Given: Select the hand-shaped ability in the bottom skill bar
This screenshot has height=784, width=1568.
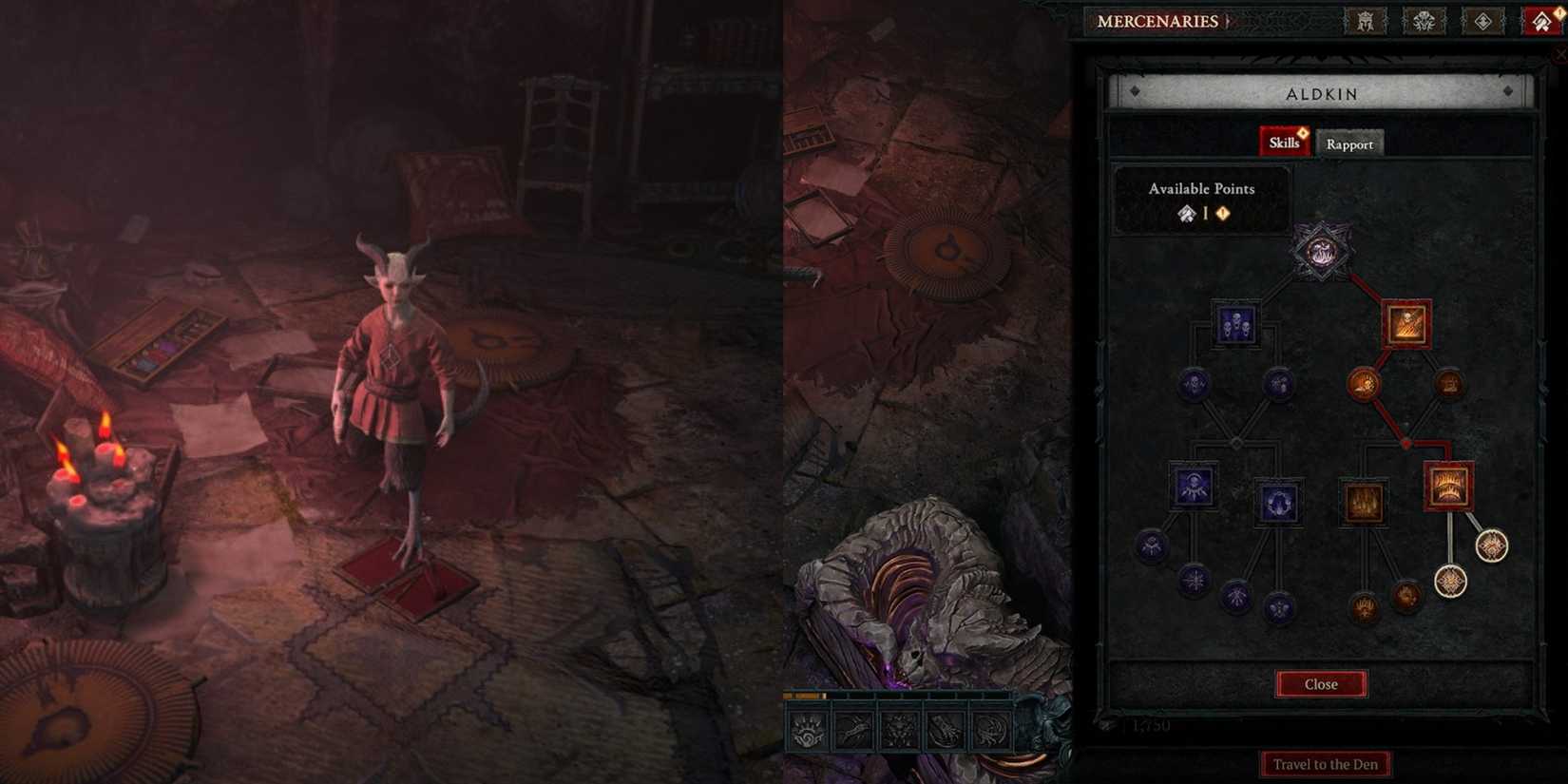Looking at the screenshot, I should tap(806, 731).
